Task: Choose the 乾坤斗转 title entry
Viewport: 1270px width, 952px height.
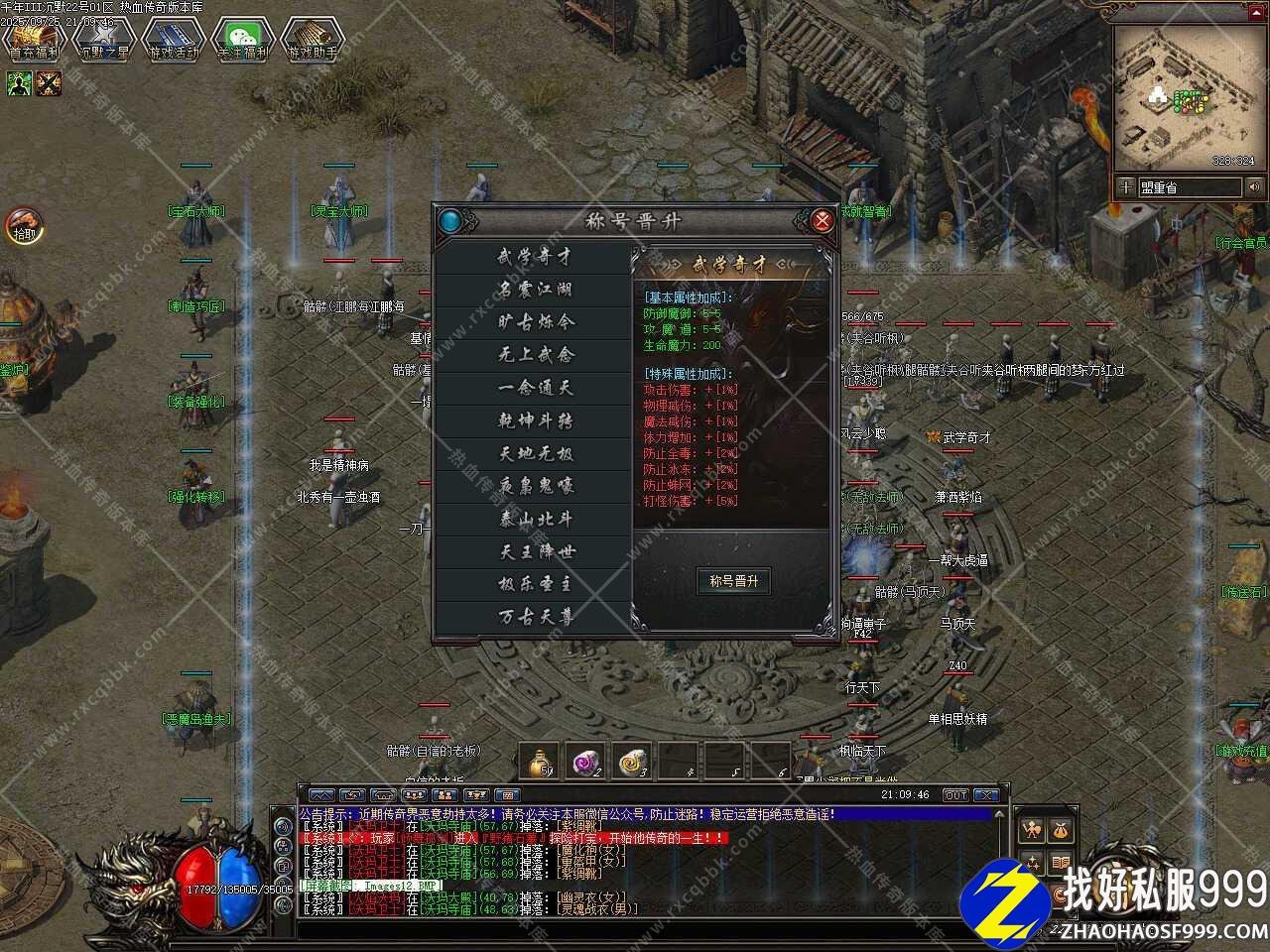Action: [x=535, y=420]
